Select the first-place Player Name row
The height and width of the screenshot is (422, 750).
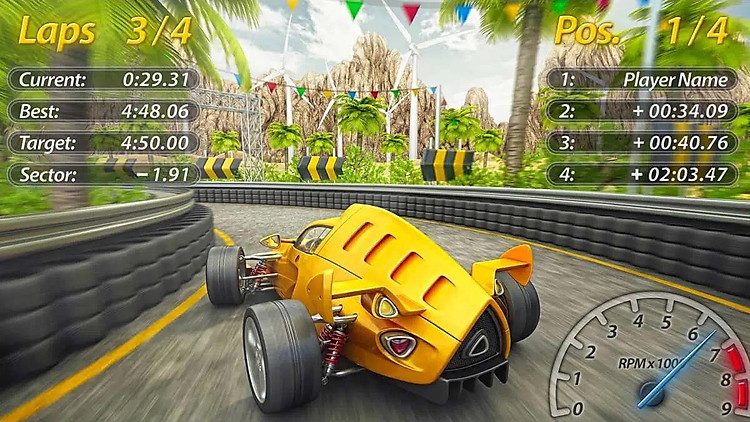click(x=645, y=79)
